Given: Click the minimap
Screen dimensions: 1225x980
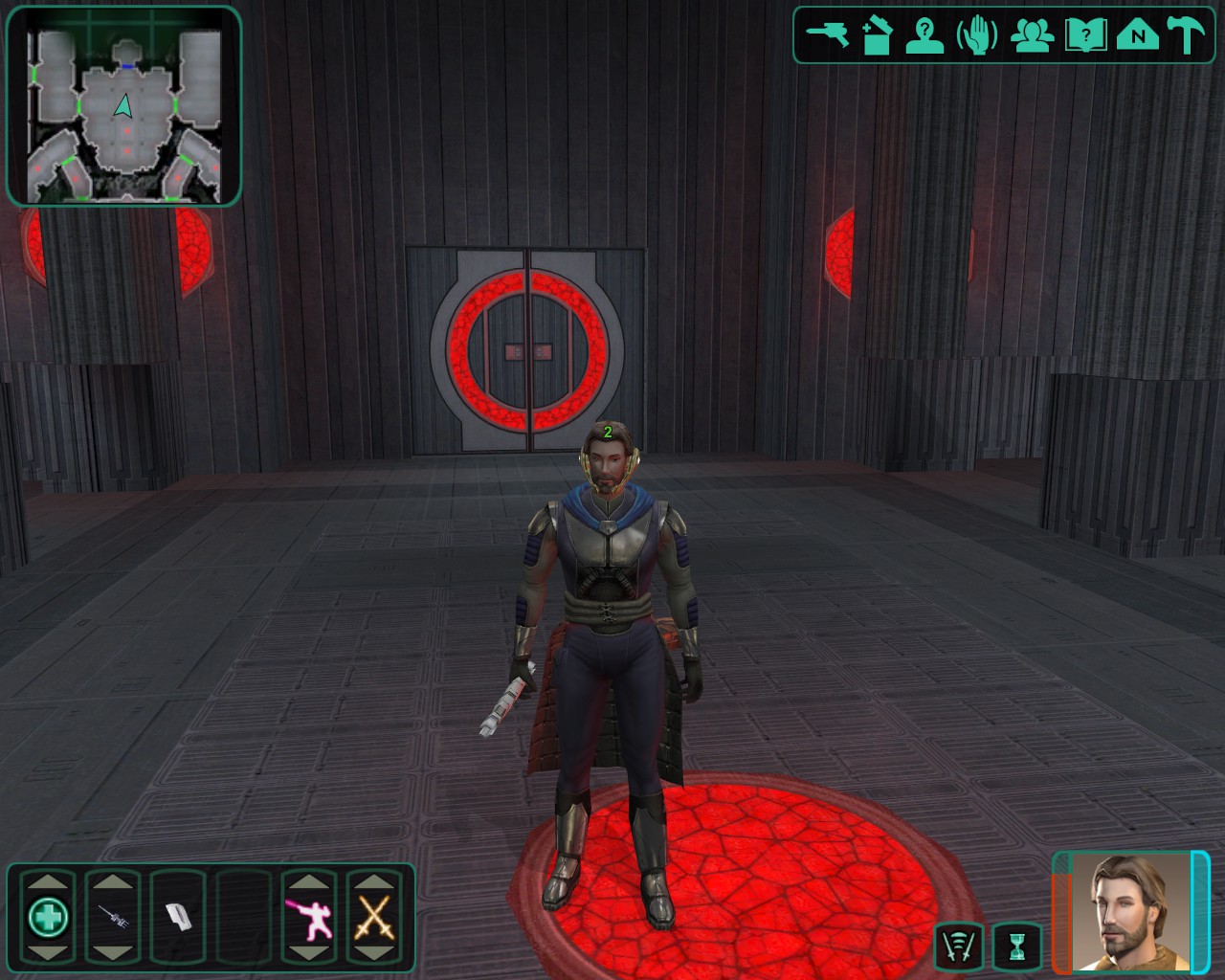Looking at the screenshot, I should point(123,106).
